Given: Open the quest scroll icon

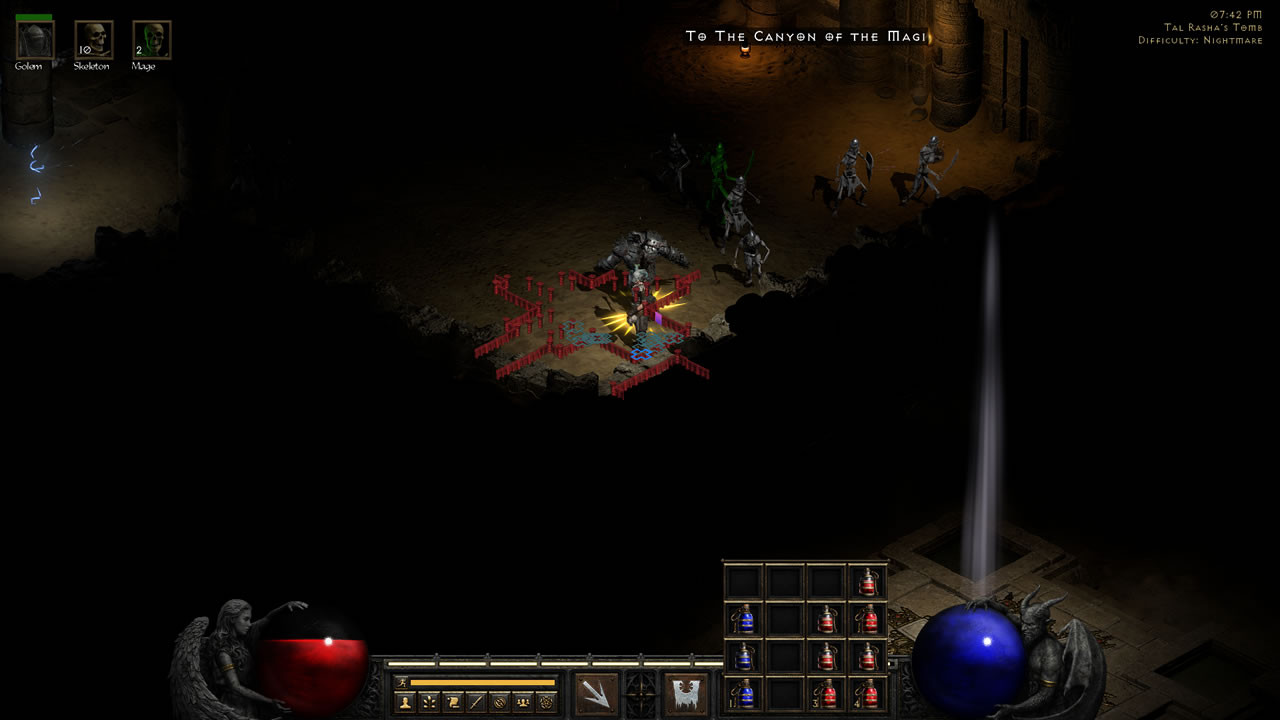Looking at the screenshot, I should pos(452,702).
